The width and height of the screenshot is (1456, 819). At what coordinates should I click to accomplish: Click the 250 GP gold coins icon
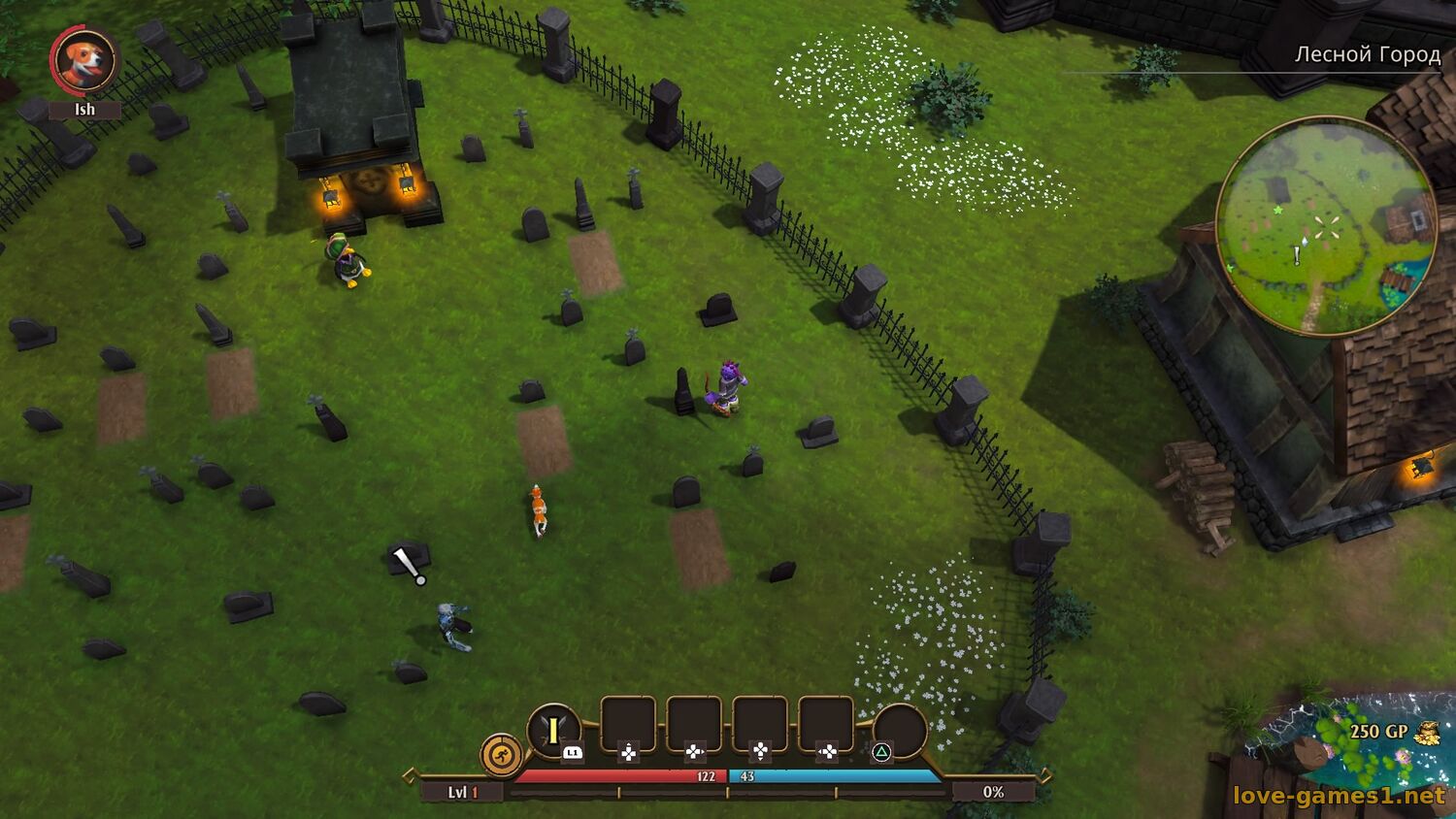[x=1426, y=733]
